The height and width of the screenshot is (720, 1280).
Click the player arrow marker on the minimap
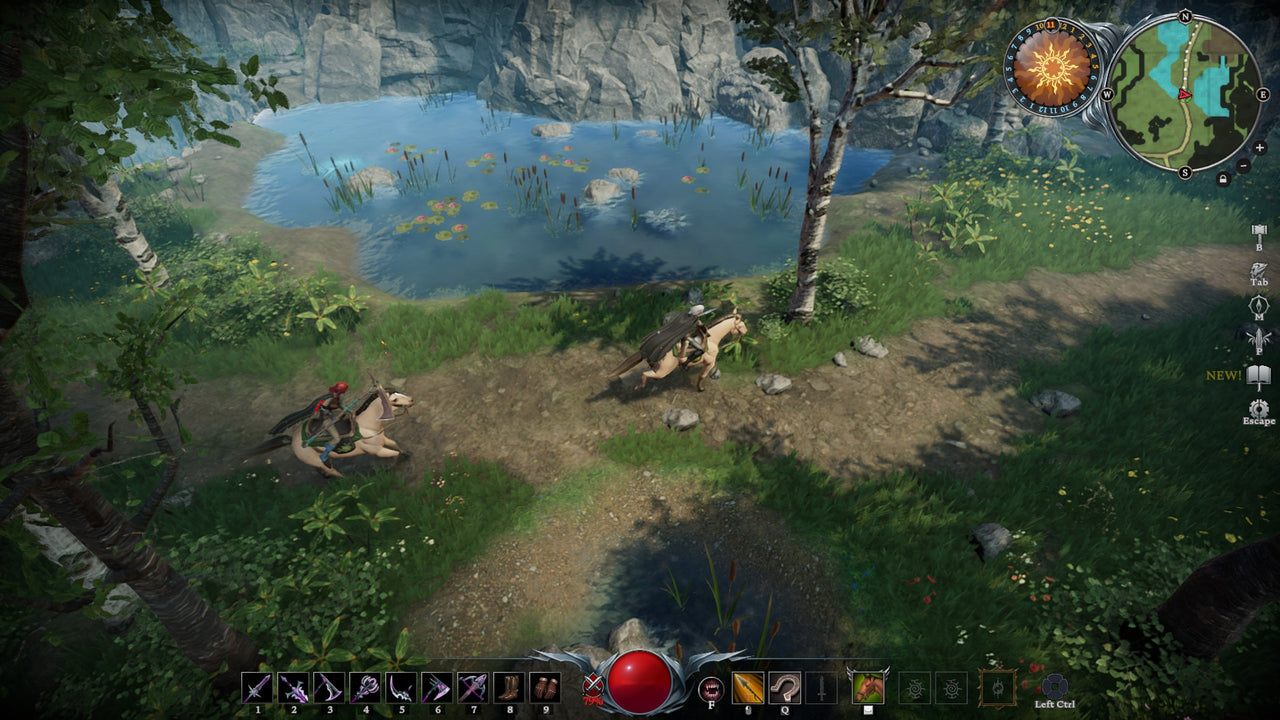pos(1185,95)
